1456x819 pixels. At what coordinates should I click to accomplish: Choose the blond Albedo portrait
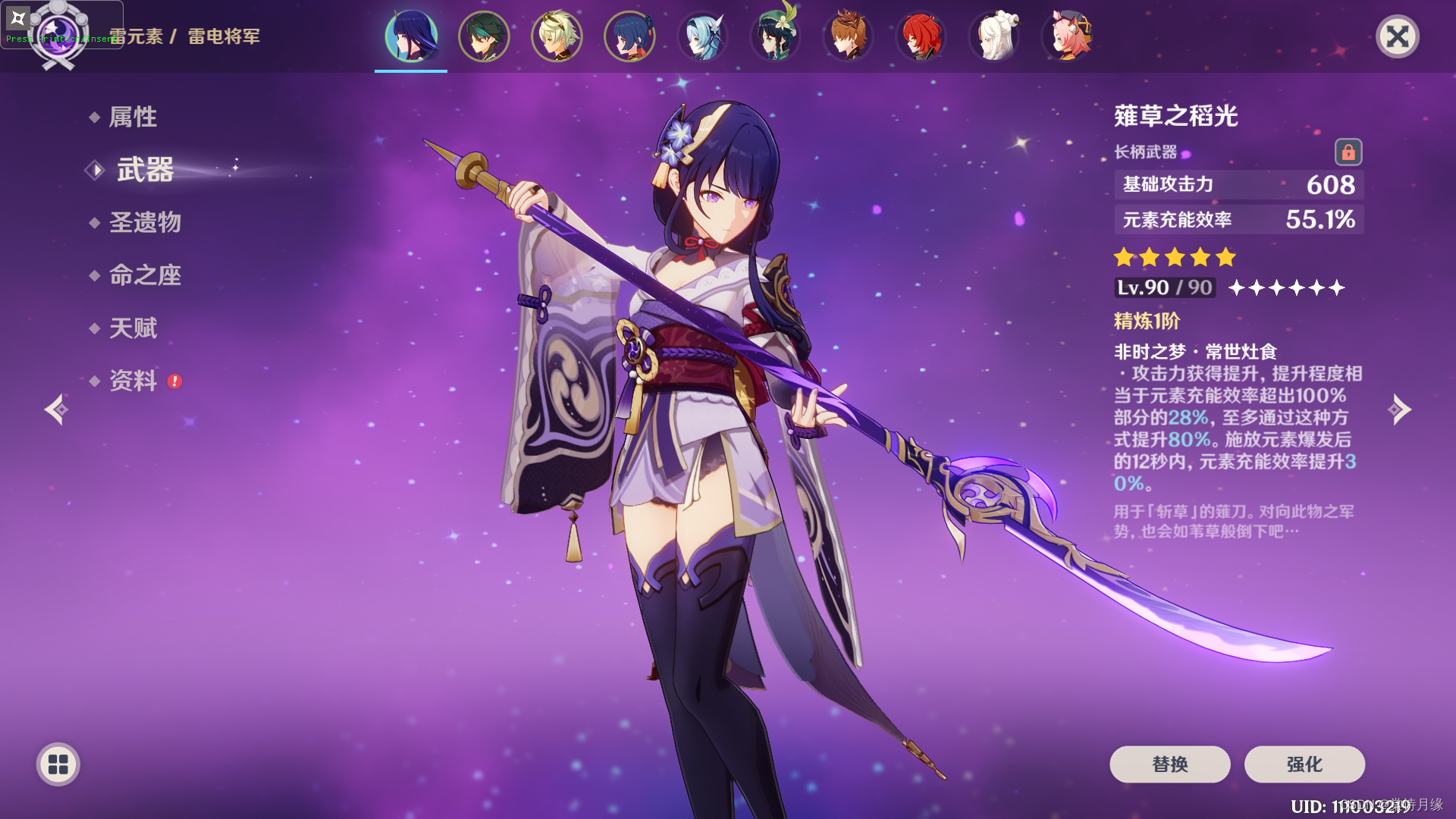(557, 36)
